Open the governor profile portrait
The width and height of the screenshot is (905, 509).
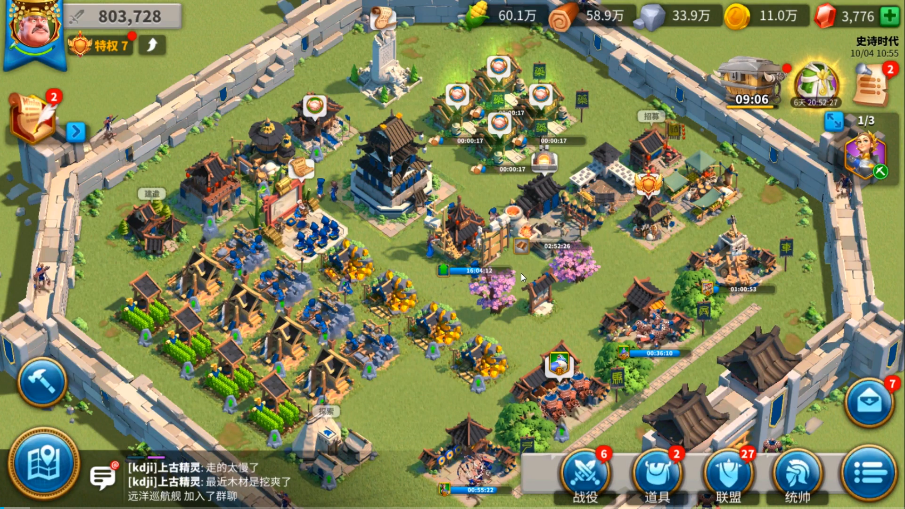click(31, 31)
